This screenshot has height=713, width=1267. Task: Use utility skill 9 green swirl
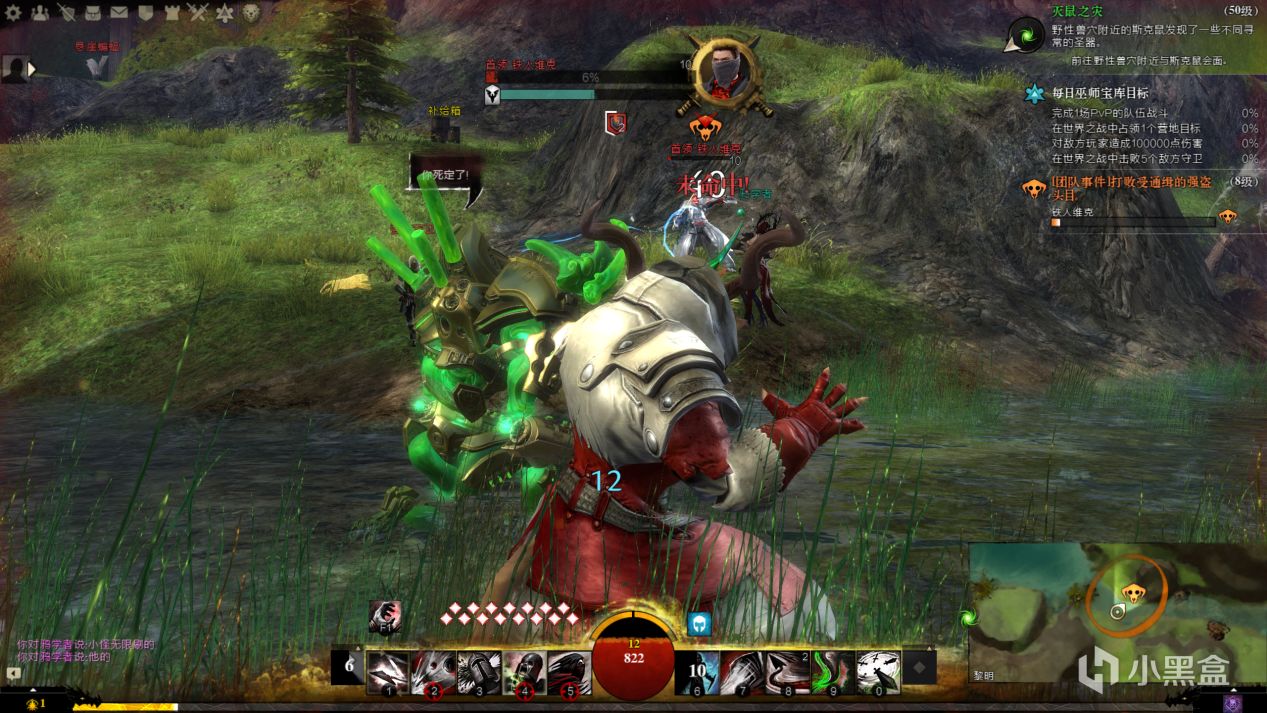(x=834, y=672)
